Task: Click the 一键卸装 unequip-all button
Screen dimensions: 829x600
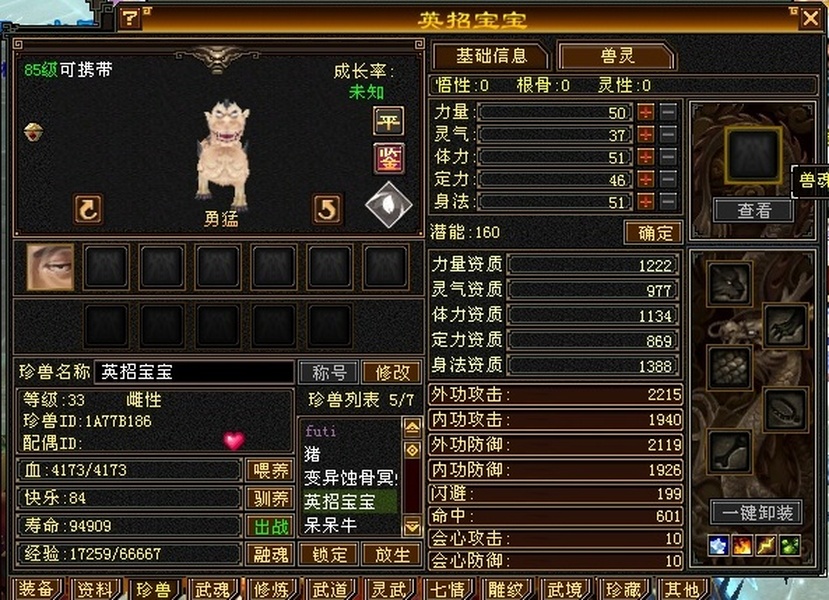Action: tap(756, 513)
